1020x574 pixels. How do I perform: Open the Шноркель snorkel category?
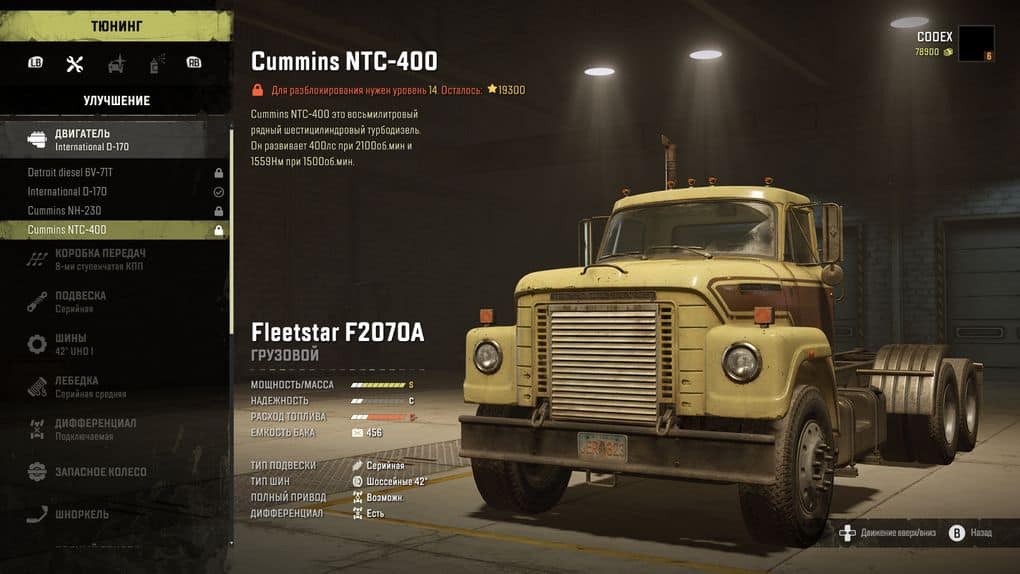(x=114, y=514)
